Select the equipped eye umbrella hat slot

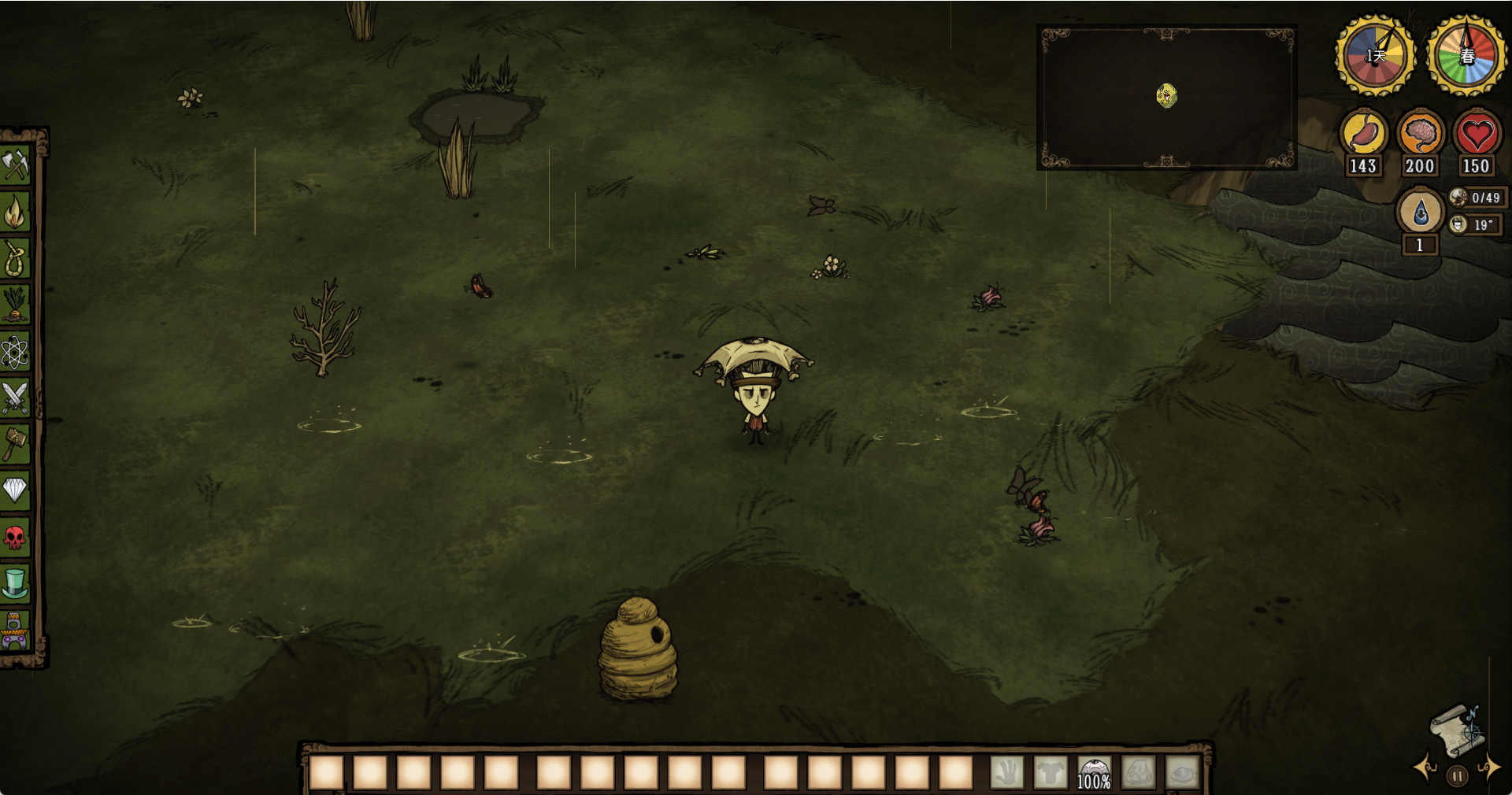(1094, 773)
